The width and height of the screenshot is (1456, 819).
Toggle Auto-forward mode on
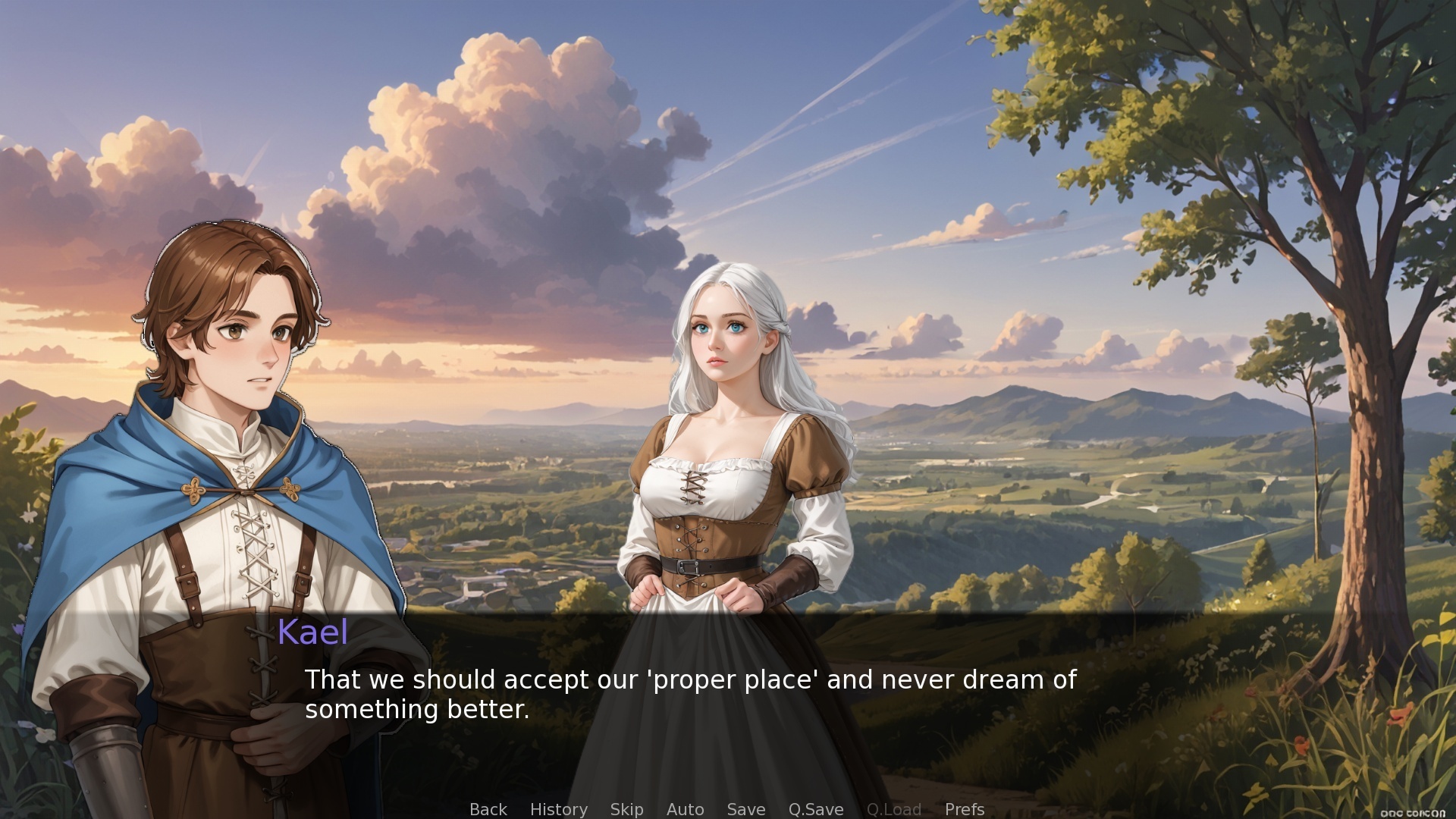685,809
